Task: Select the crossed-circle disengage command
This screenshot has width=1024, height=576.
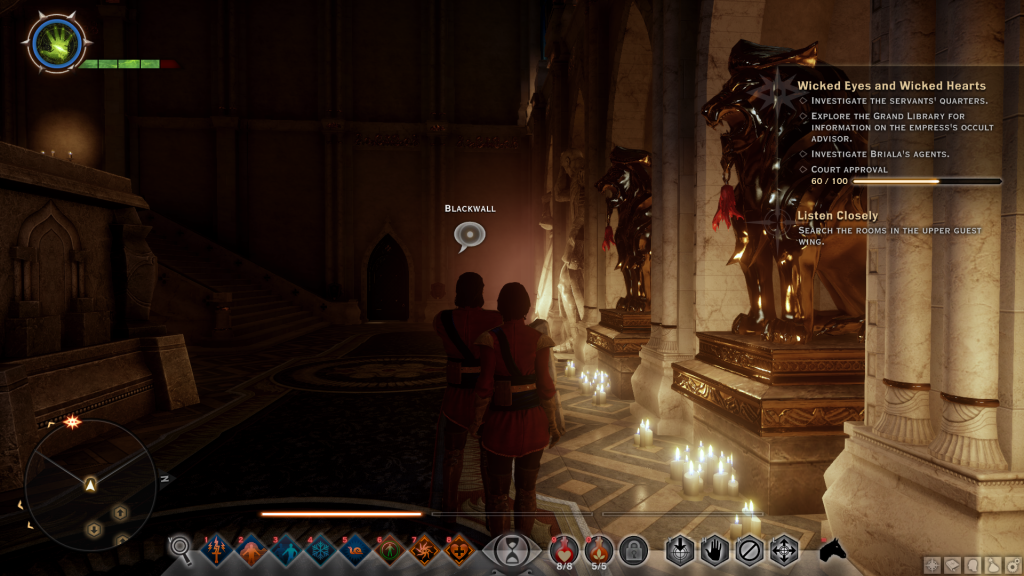Action: tap(749, 550)
